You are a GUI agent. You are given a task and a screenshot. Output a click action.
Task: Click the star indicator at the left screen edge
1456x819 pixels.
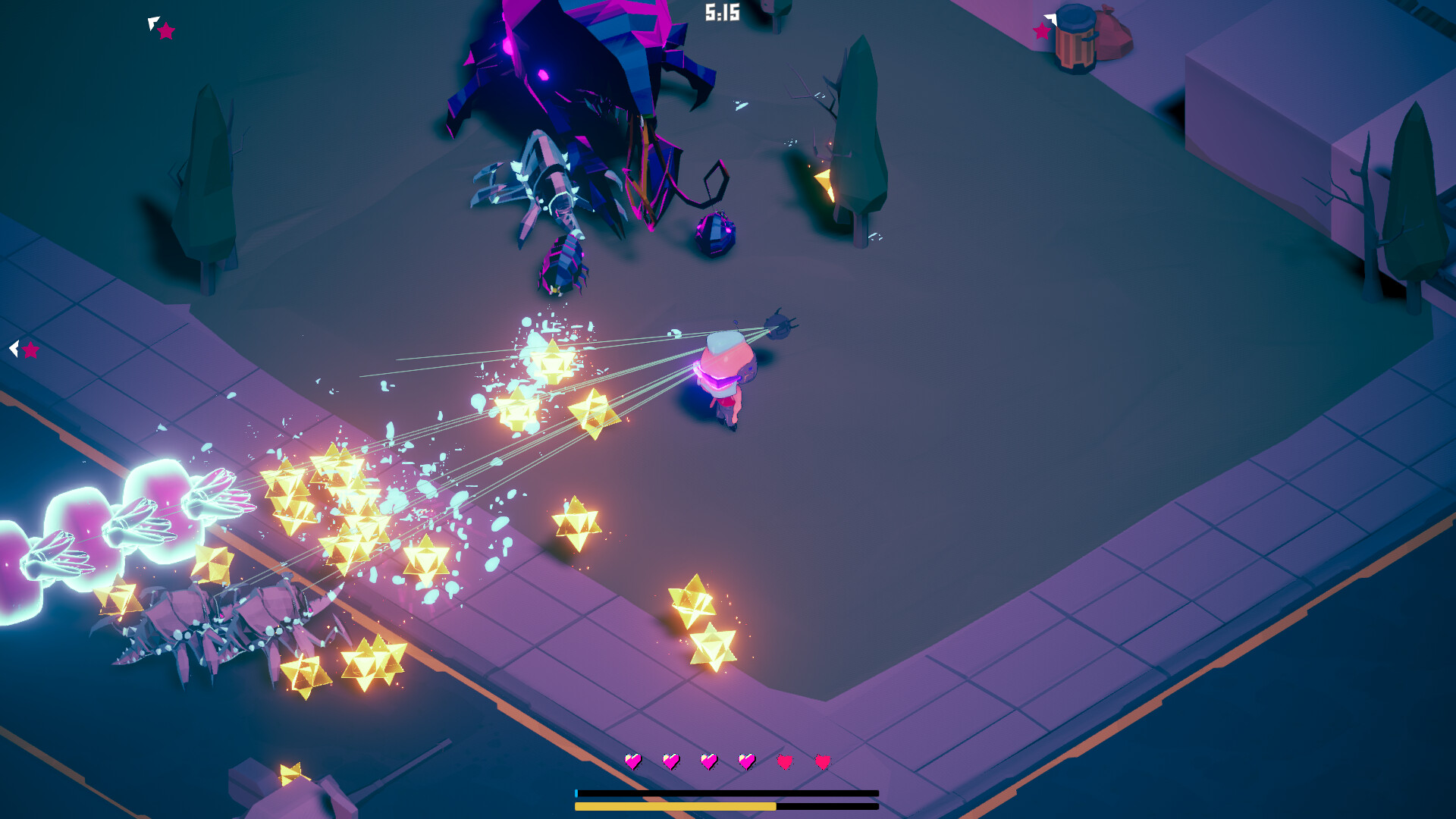[x=30, y=350]
